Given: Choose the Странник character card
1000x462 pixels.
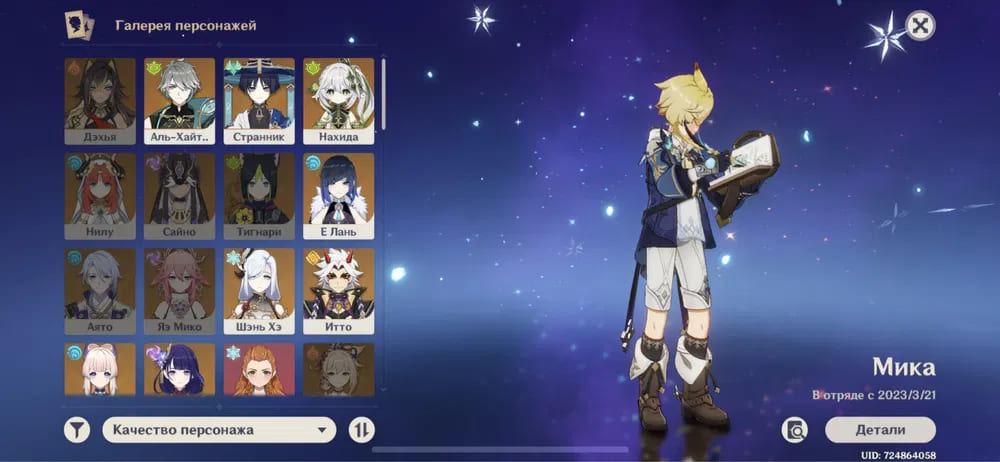Looking at the screenshot, I should [259, 101].
